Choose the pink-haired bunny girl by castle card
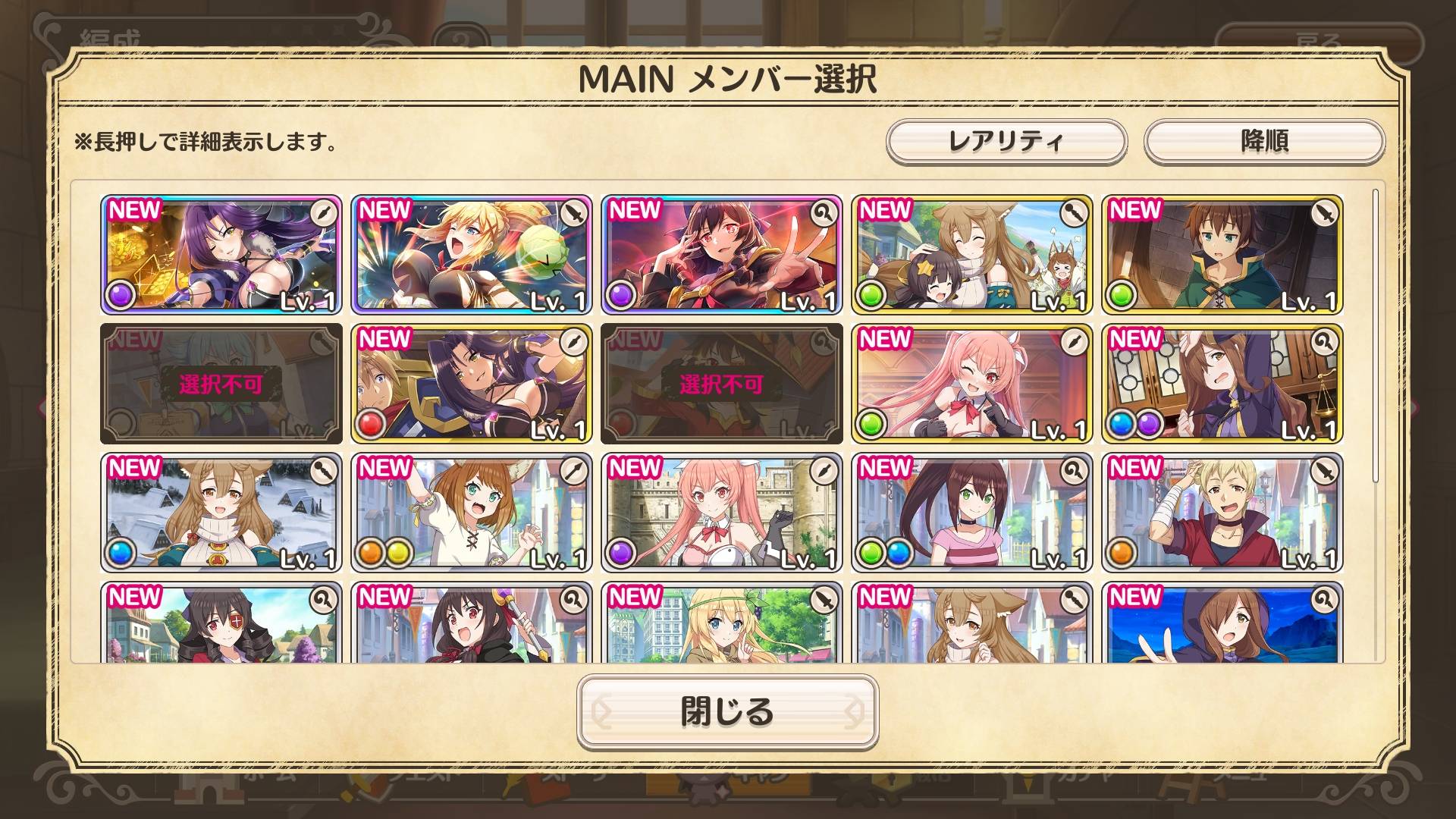Viewport: 1456px width, 819px height. tap(721, 513)
